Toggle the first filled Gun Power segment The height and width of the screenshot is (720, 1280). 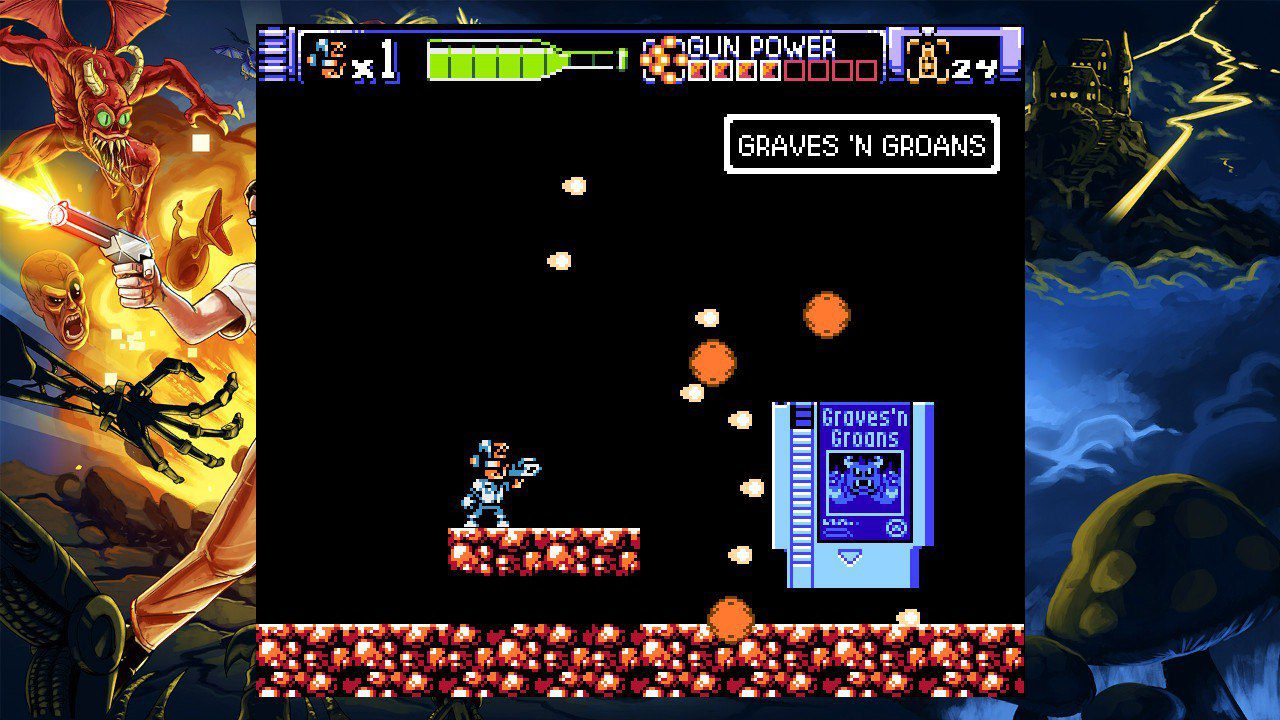point(697,69)
